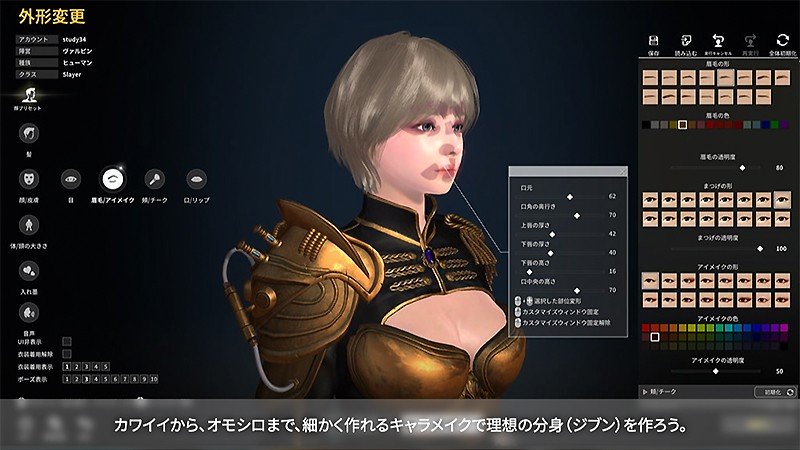The width and height of the screenshot is (800, 450).
Task: Click the Save (保存) icon
Action: coord(653,41)
